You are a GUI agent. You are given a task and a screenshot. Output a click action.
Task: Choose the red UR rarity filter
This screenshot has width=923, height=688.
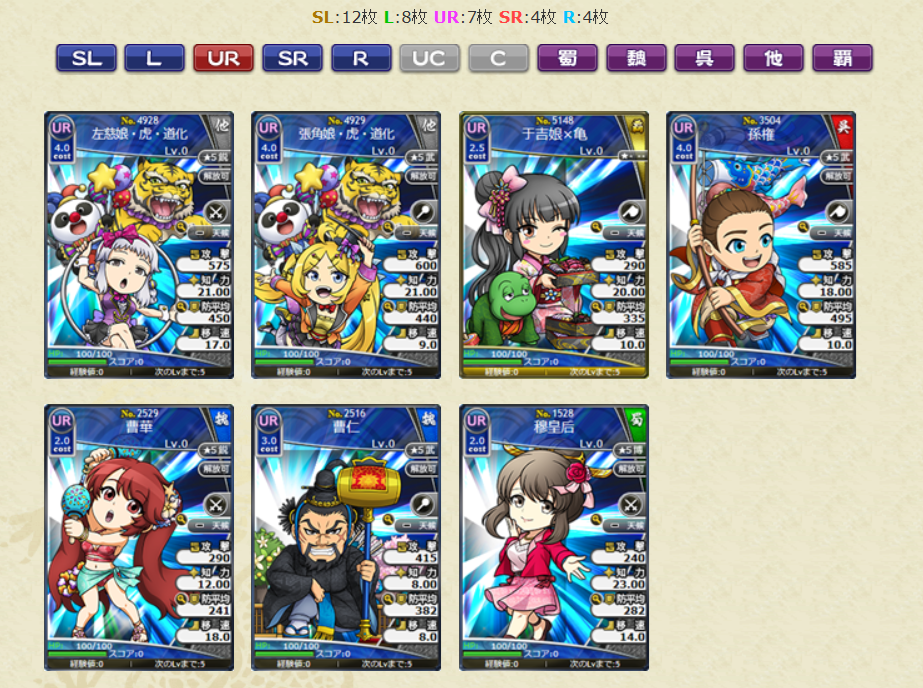click(223, 58)
